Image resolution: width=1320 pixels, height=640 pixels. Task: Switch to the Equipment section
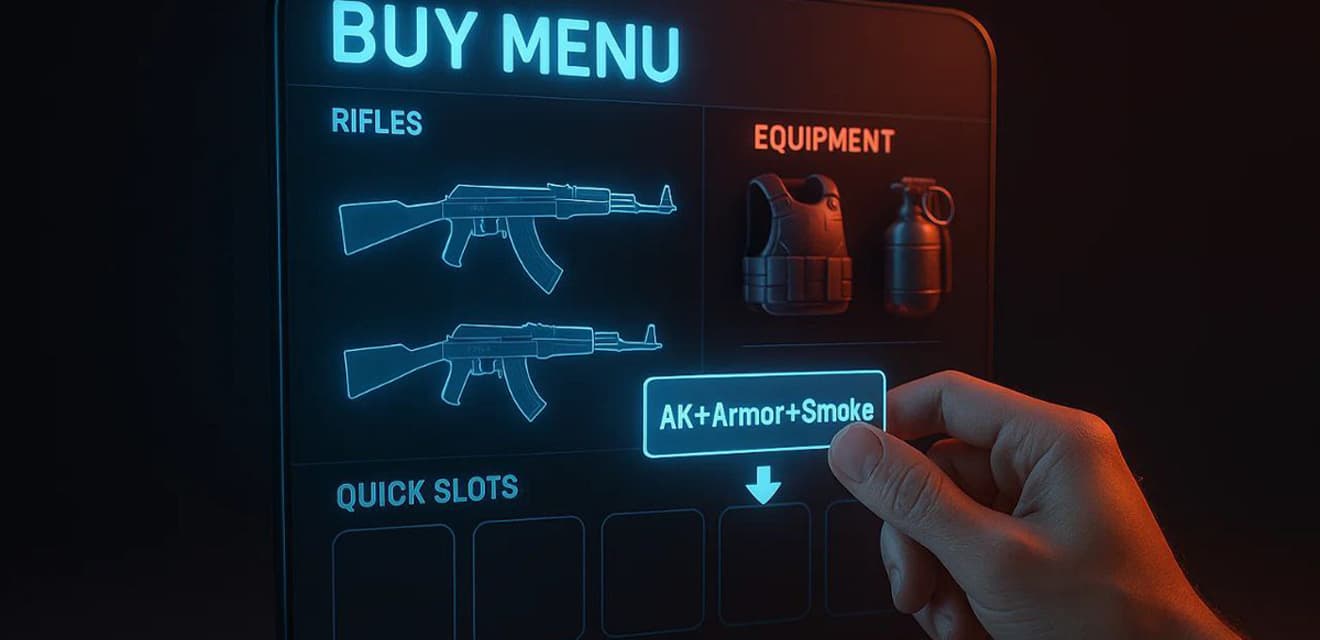click(x=823, y=140)
